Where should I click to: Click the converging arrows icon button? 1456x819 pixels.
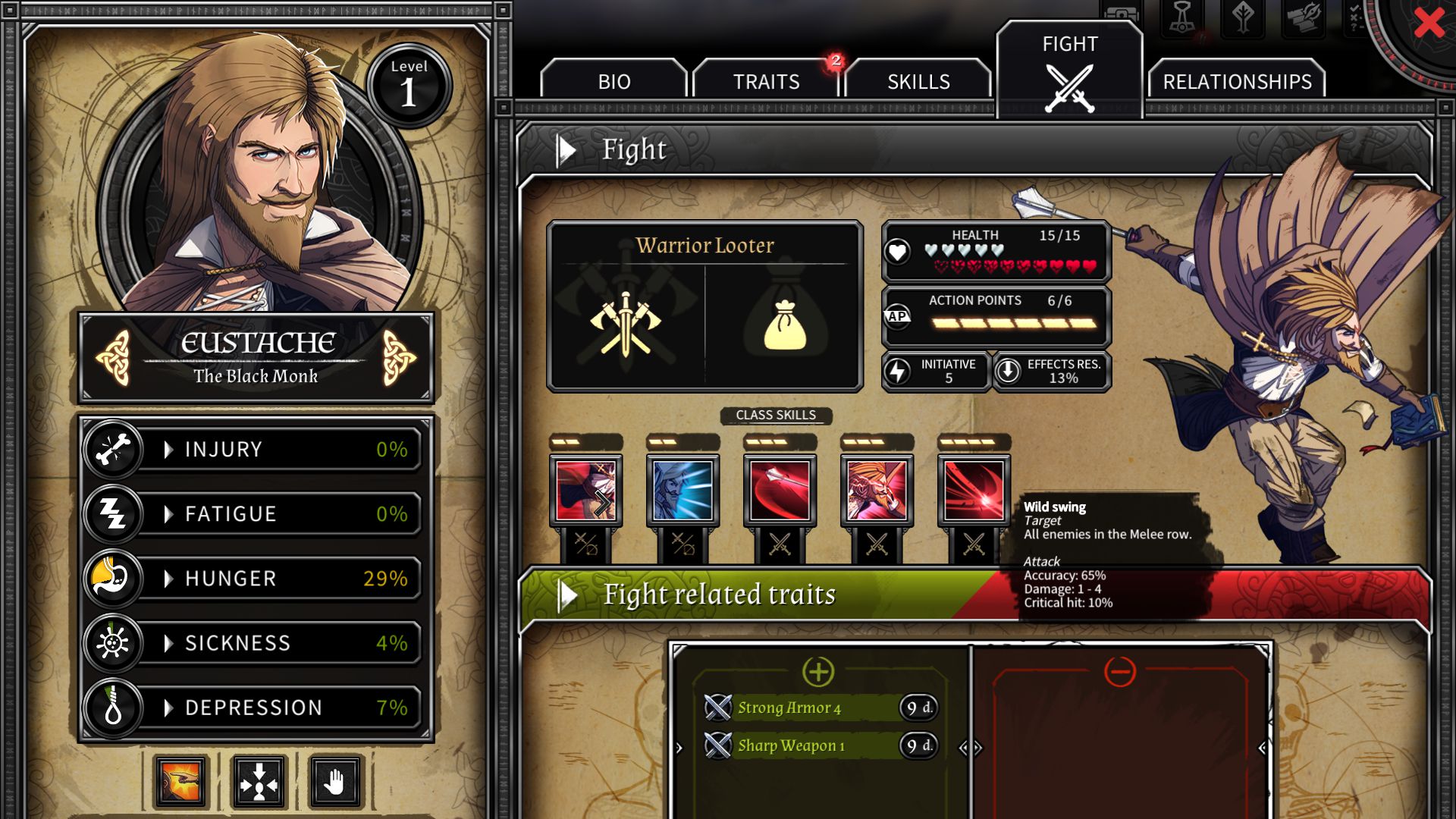click(x=259, y=781)
